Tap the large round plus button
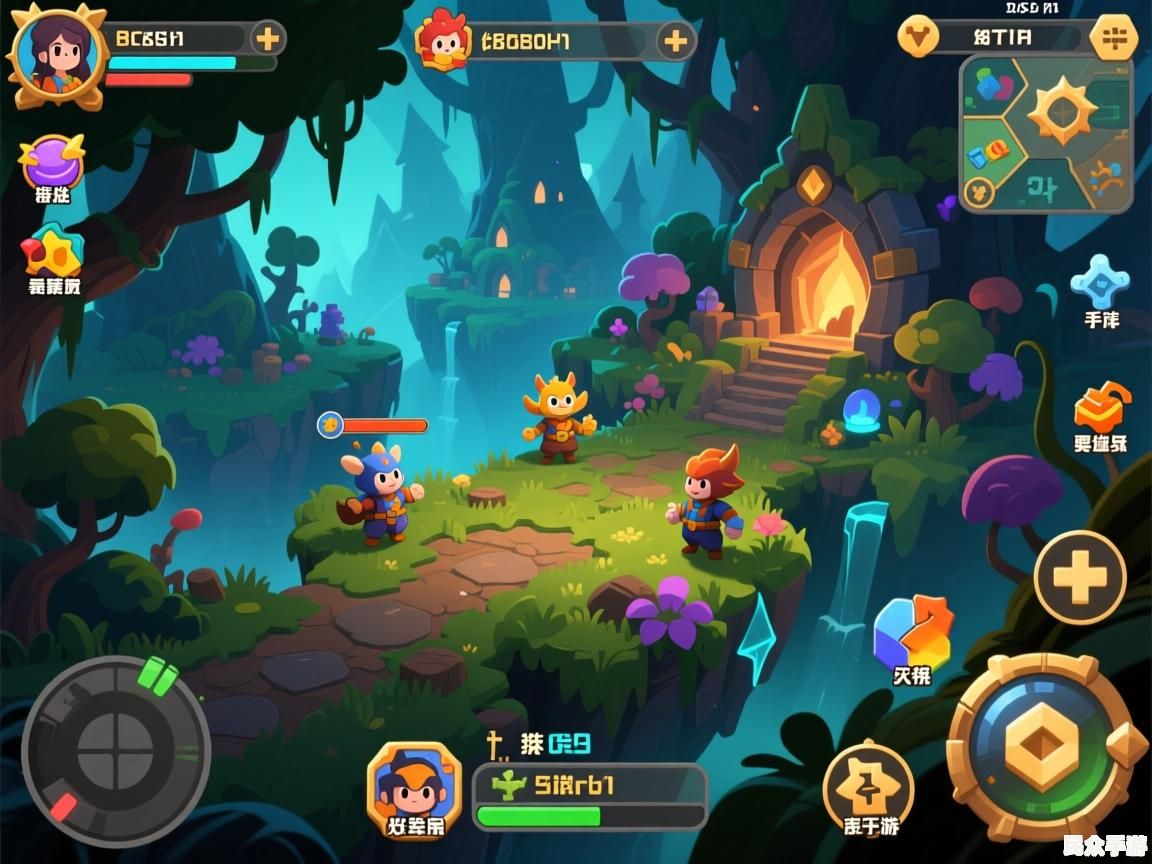Image resolution: width=1152 pixels, height=864 pixels. [x=1080, y=578]
